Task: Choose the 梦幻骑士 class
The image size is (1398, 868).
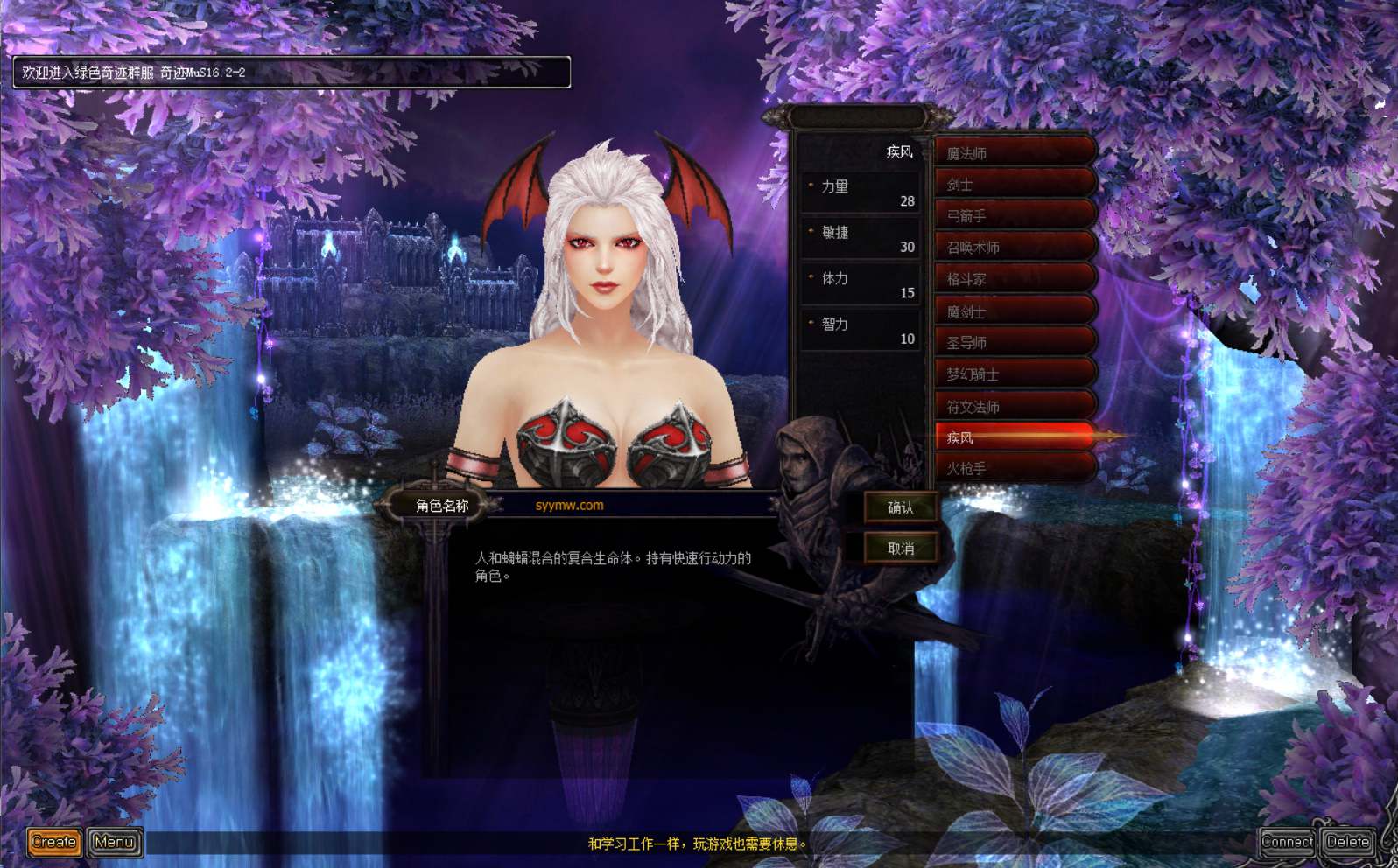Action: [1014, 374]
